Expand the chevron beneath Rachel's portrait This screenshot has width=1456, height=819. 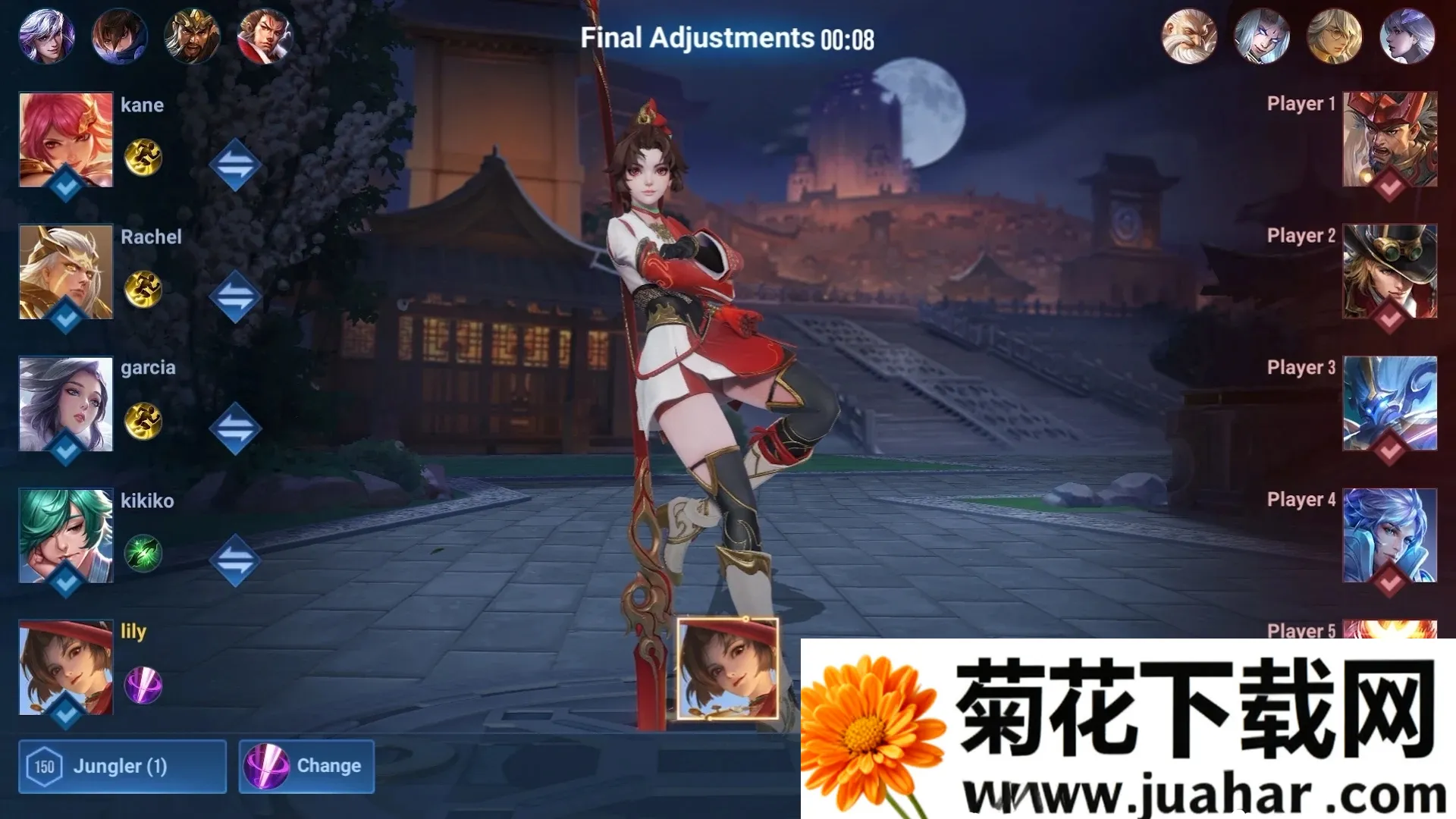coord(64,315)
